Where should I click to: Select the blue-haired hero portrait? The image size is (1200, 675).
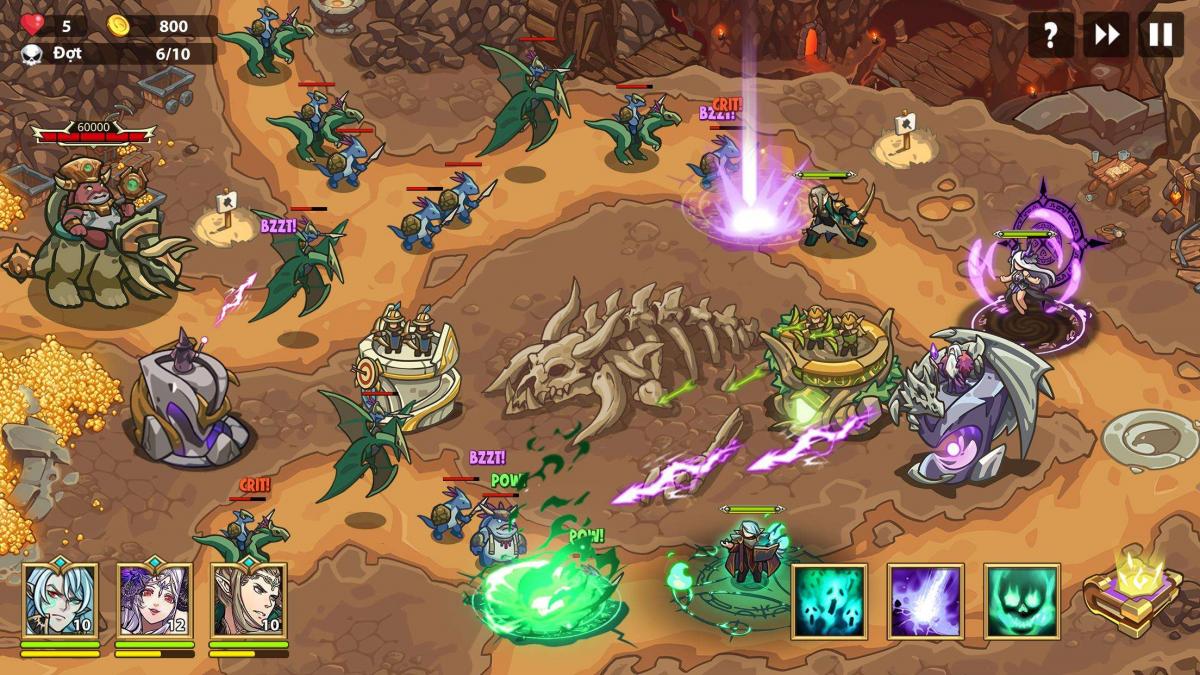(x=60, y=600)
